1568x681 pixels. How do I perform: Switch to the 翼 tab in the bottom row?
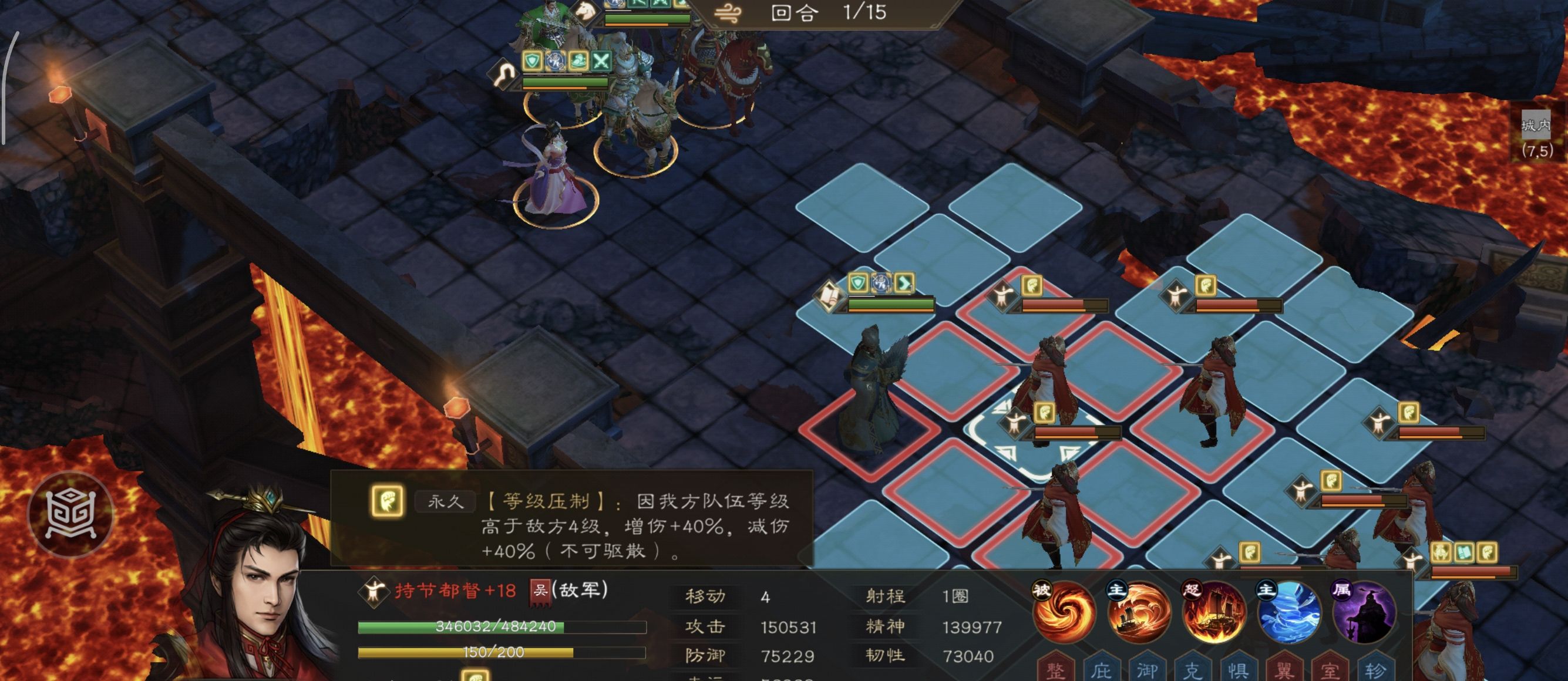pyautogui.click(x=1286, y=669)
